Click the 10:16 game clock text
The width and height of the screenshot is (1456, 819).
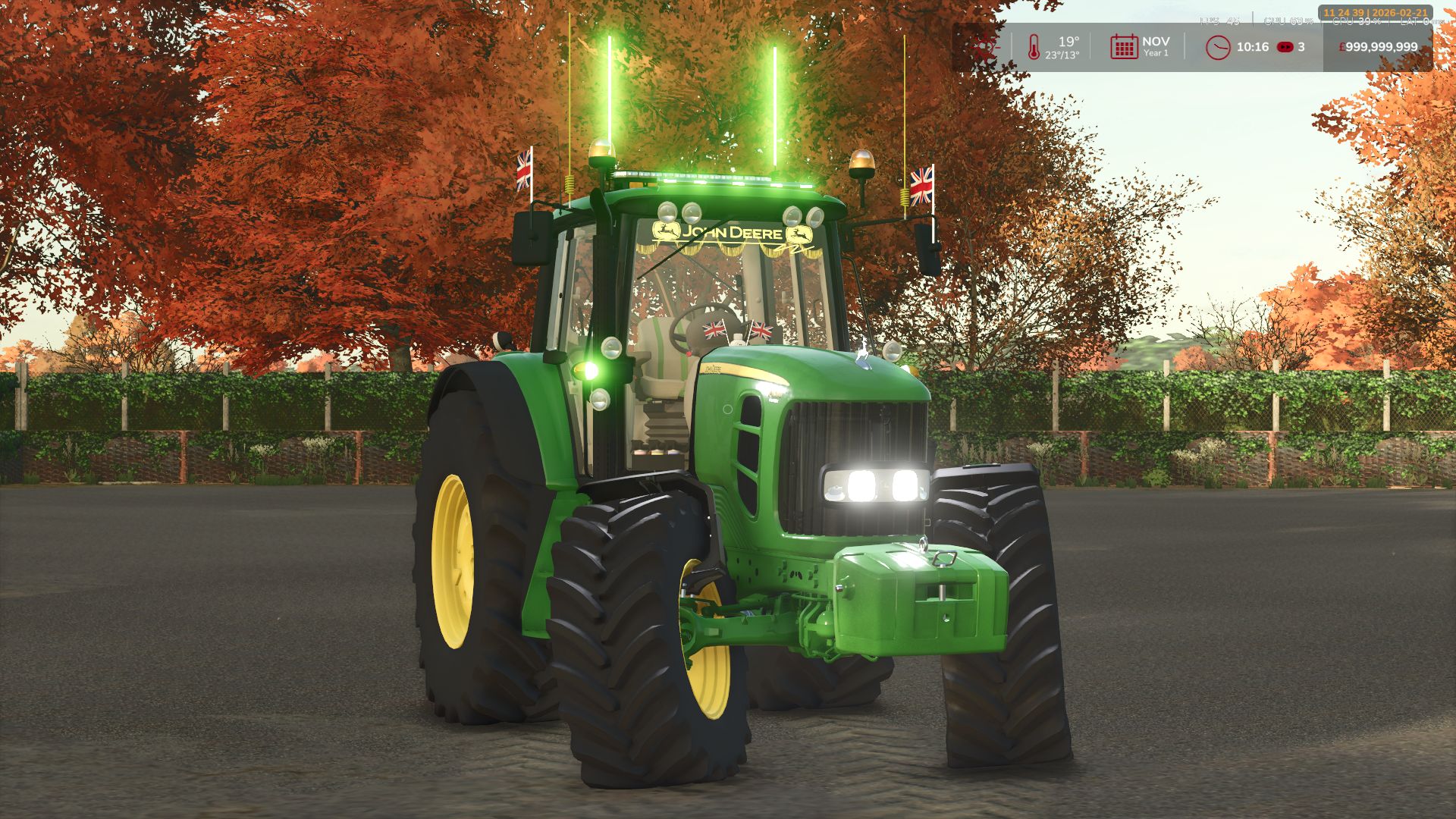point(1251,47)
